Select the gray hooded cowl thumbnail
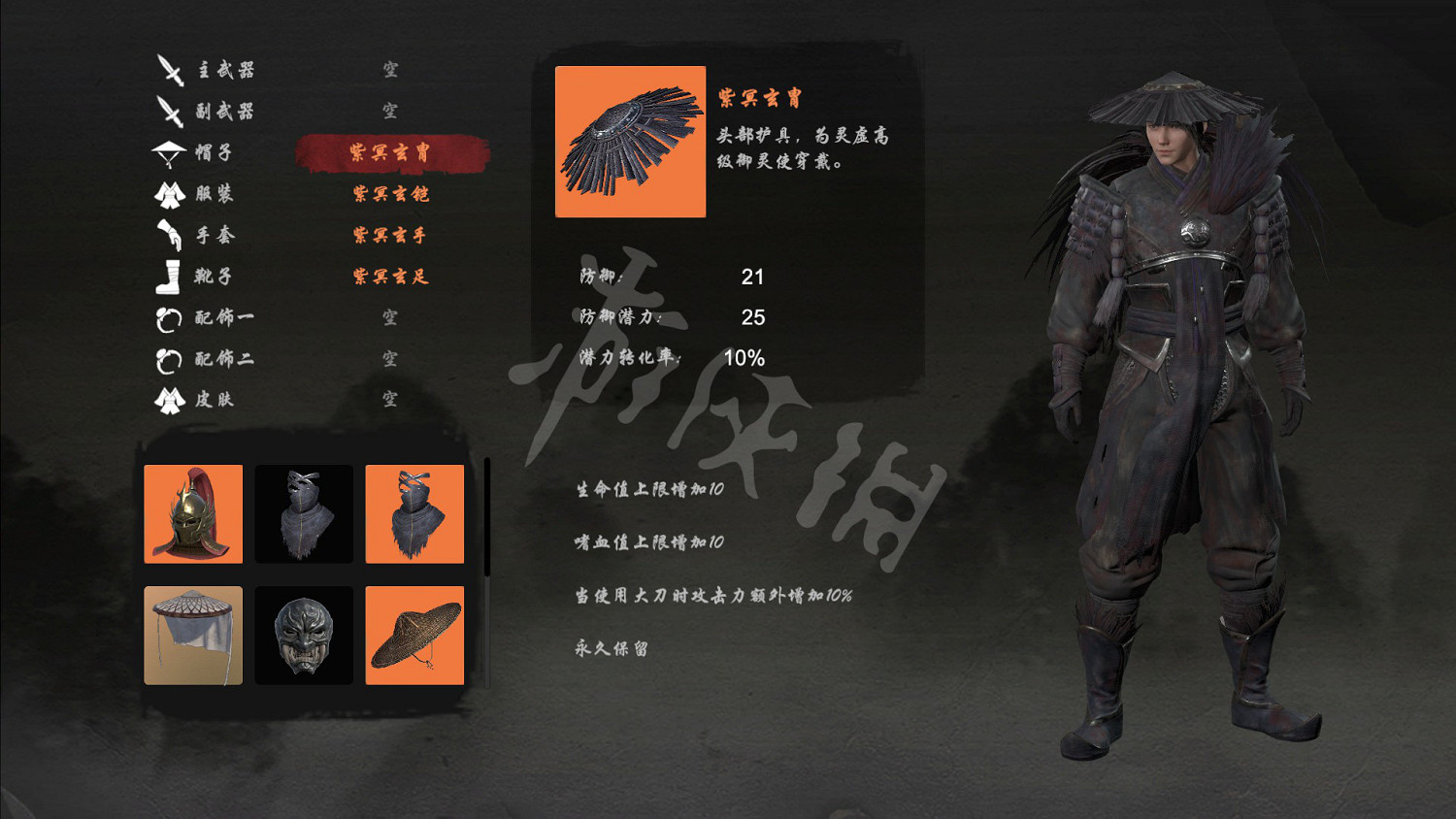1456x819 pixels. pyautogui.click(x=303, y=514)
